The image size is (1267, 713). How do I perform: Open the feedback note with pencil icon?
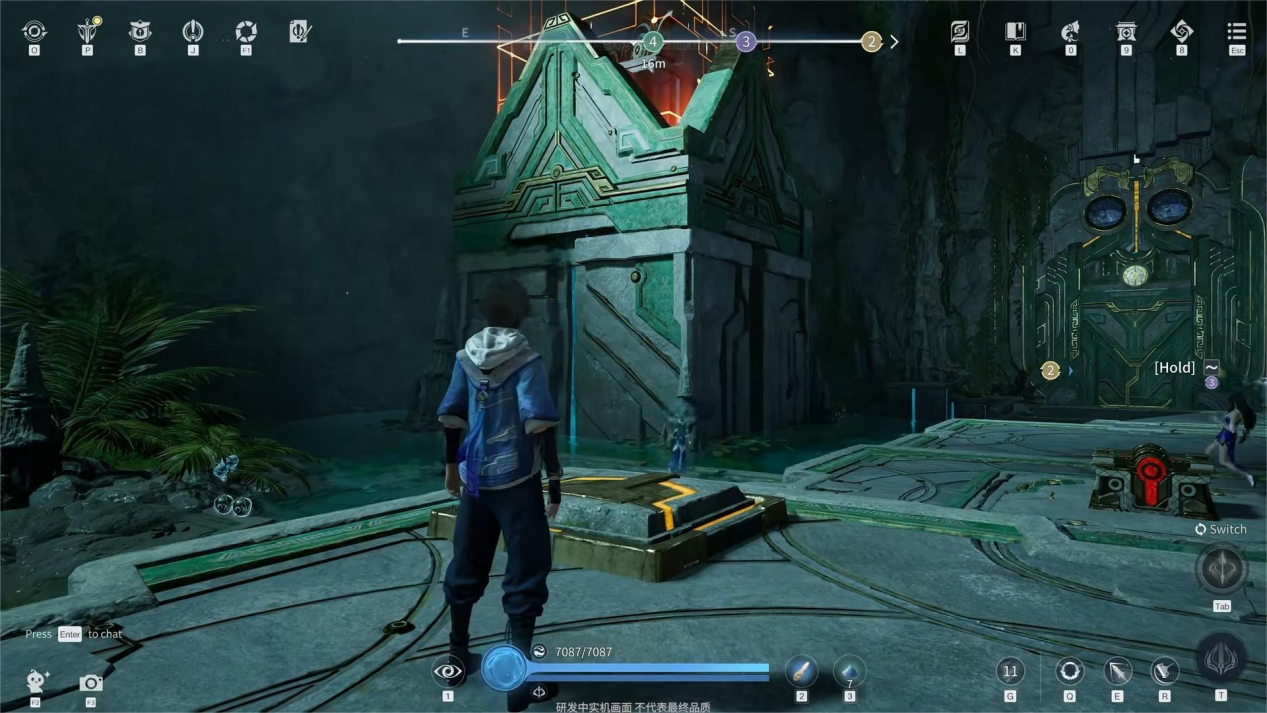point(300,32)
